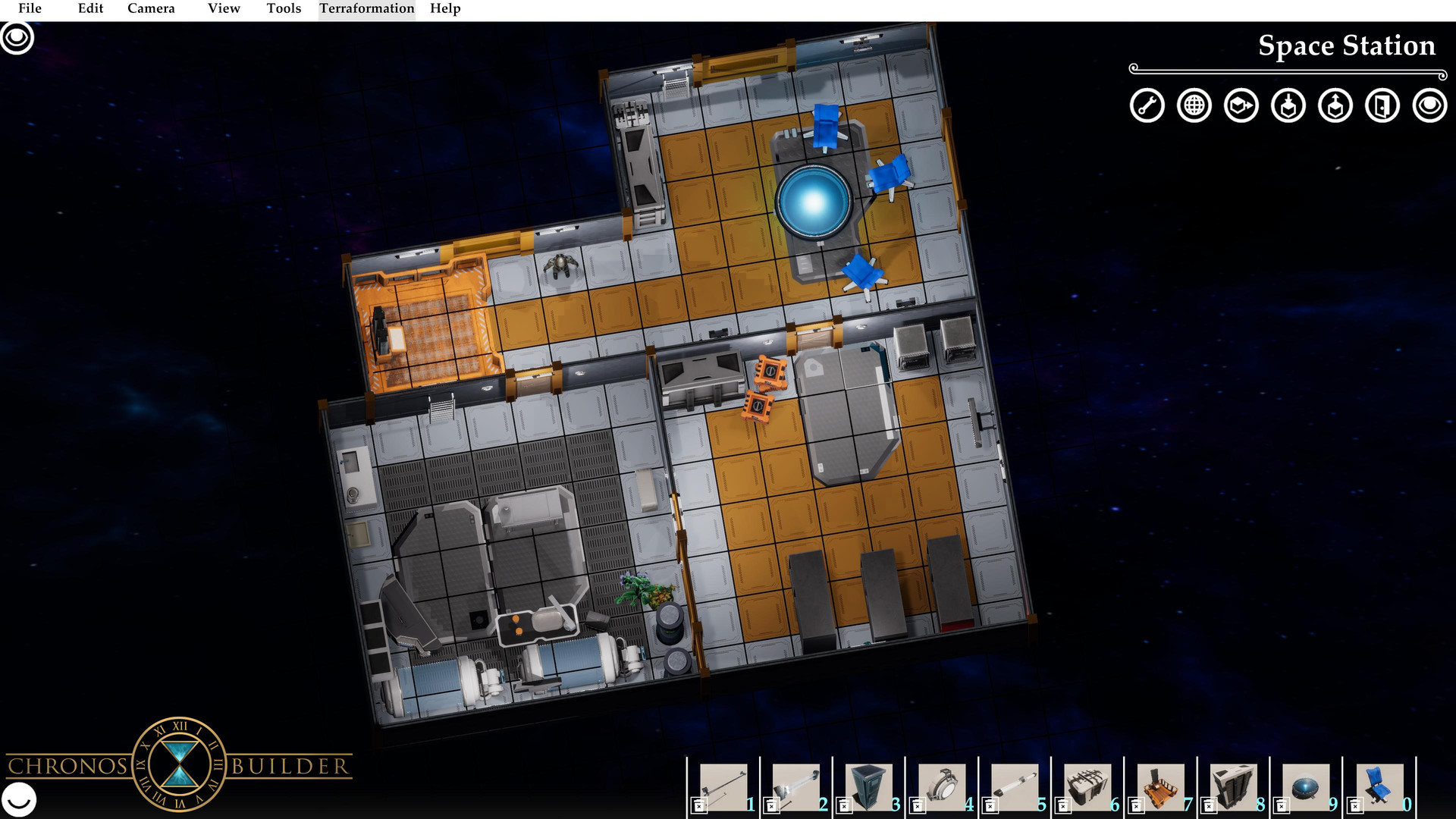Open the Help menu
Image resolution: width=1456 pixels, height=819 pixels.
445,8
